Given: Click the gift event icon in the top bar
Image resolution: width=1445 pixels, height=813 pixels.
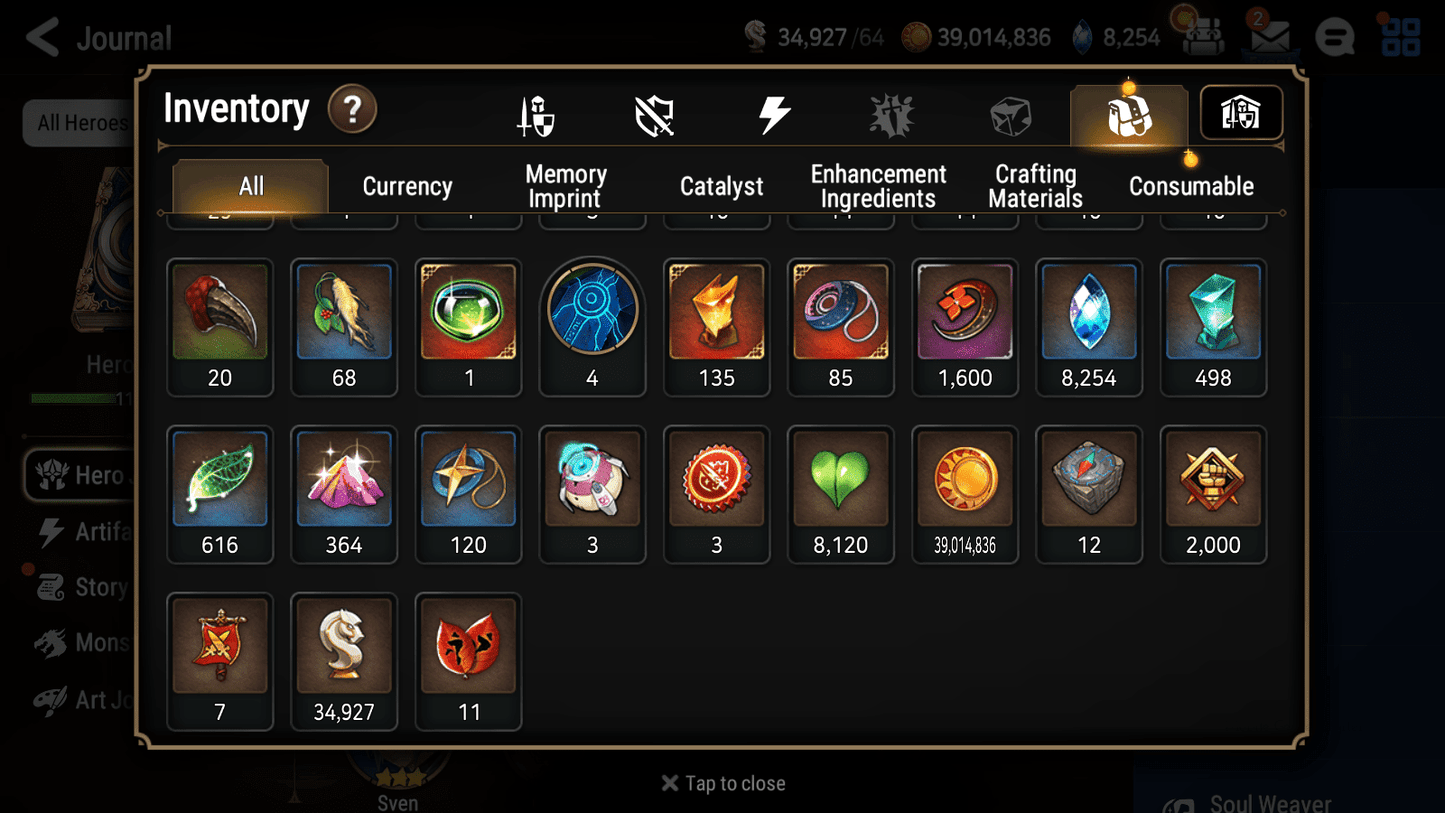Looking at the screenshot, I should (1200, 37).
